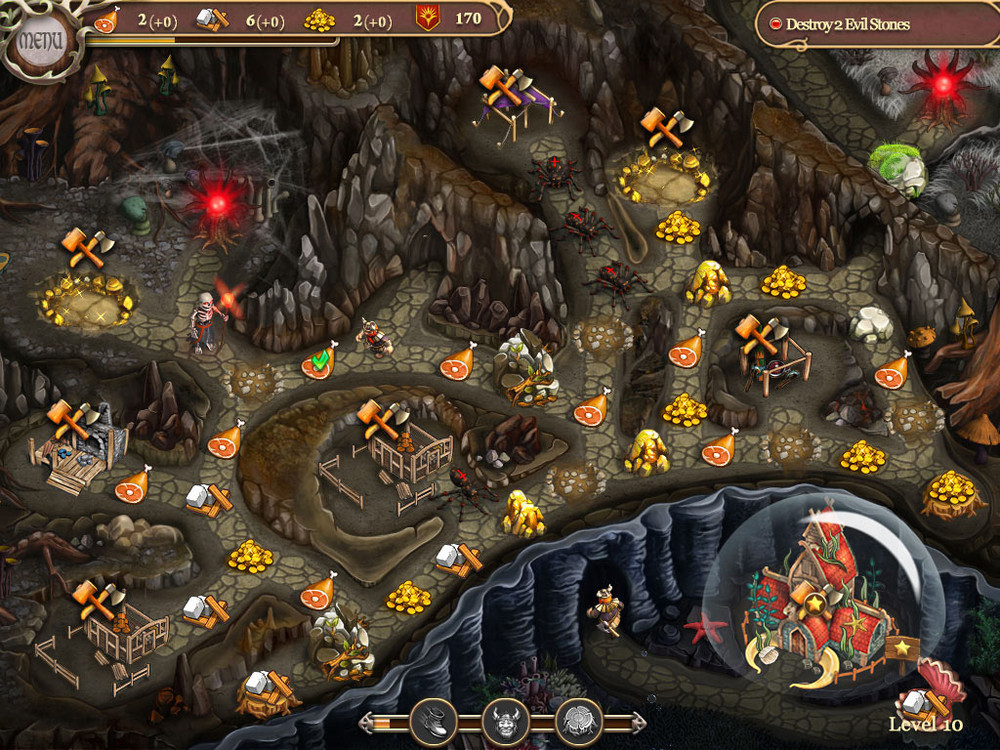This screenshot has width=1000, height=750.
Task: Collect the ham marked with a green checkmark
Action: (317, 361)
